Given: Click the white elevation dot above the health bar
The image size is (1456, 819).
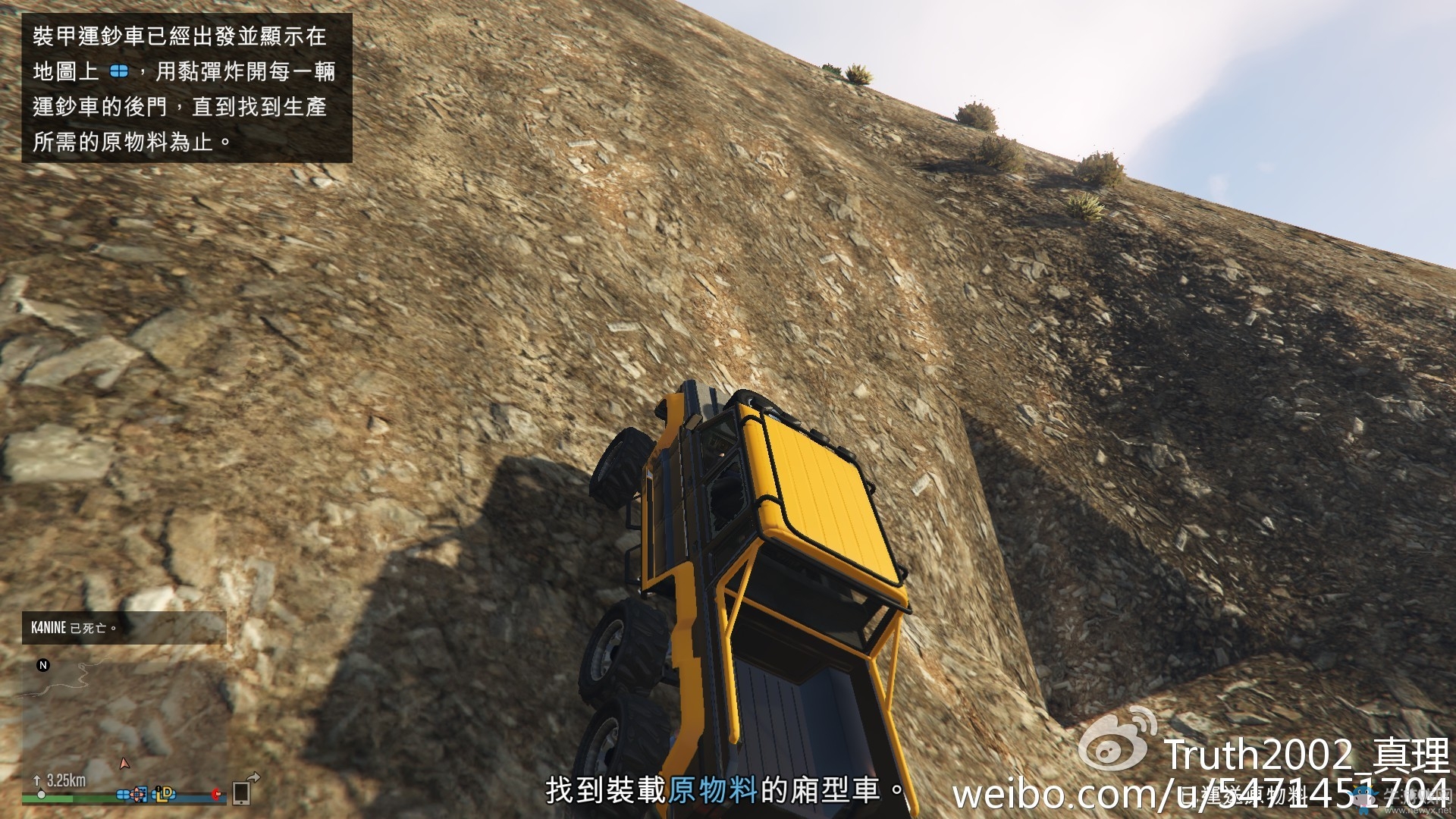Looking at the screenshot, I should click(41, 794).
